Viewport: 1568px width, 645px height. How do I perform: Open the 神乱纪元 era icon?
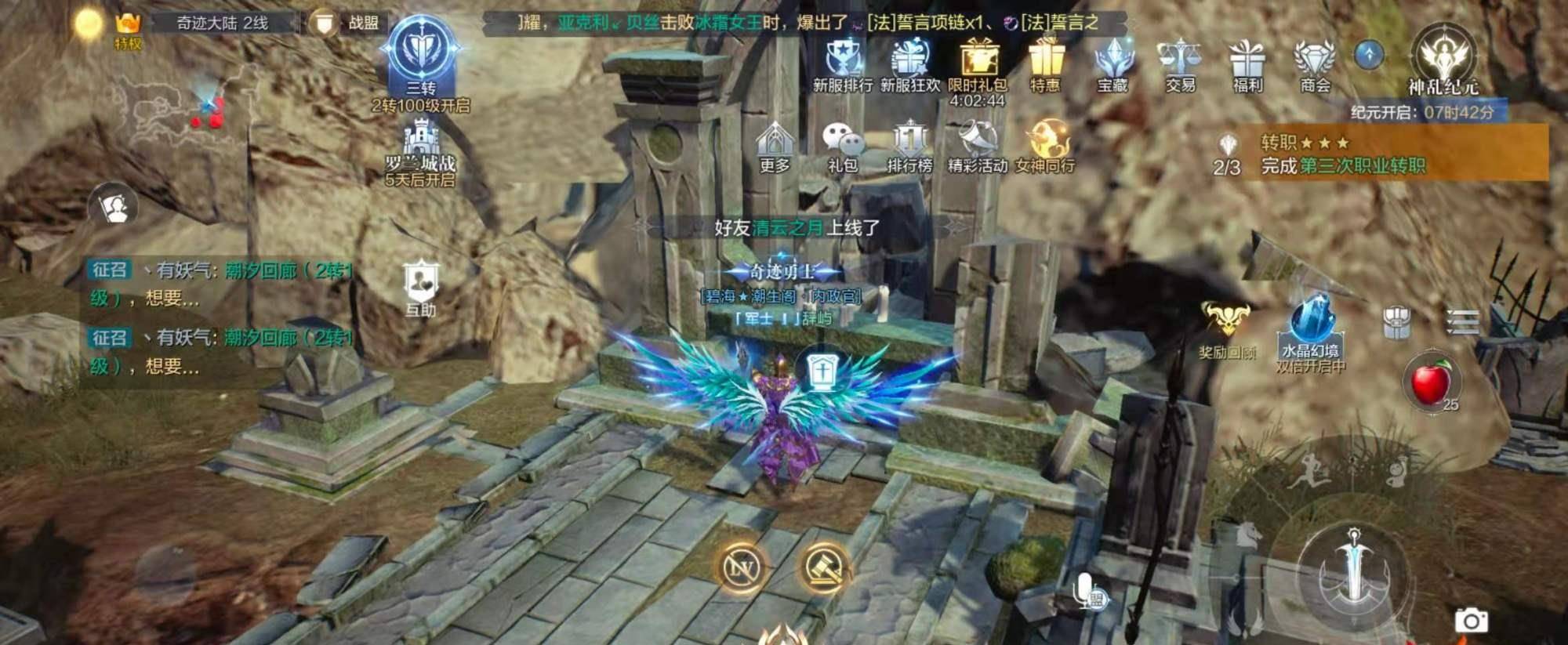1443,60
